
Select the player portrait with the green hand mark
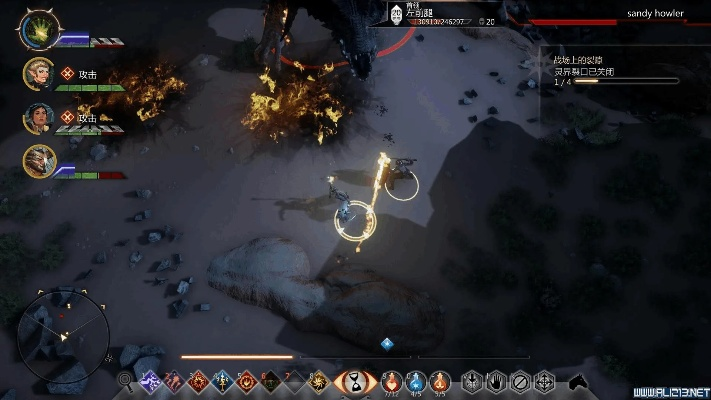39,31
